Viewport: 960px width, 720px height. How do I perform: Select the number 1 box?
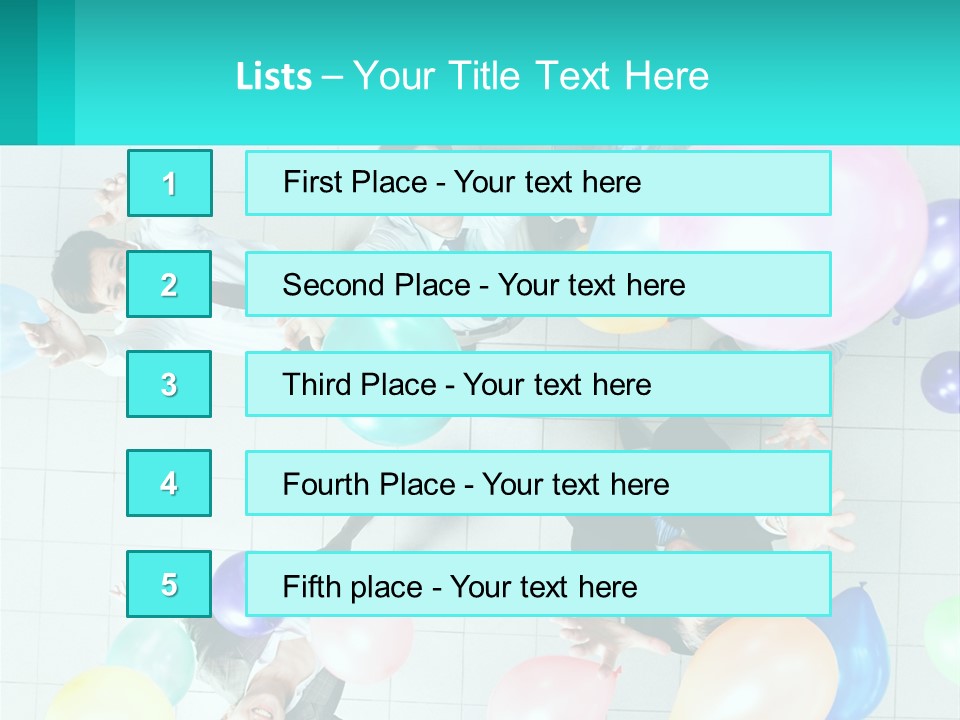[170, 183]
